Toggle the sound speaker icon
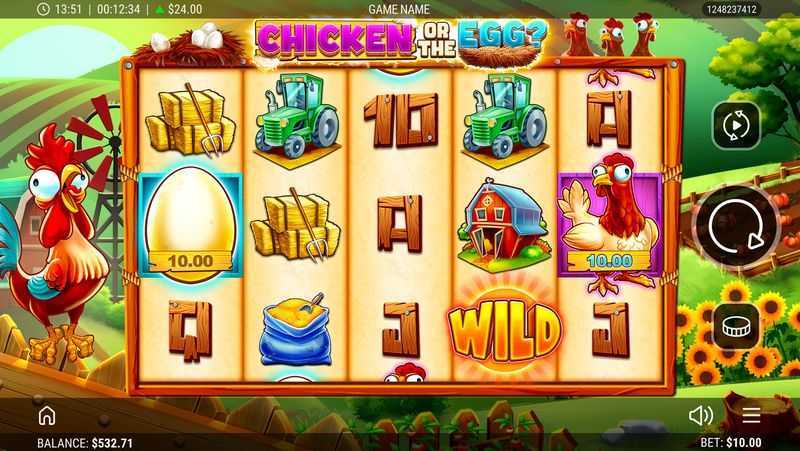The width and height of the screenshot is (800, 451). click(x=701, y=415)
